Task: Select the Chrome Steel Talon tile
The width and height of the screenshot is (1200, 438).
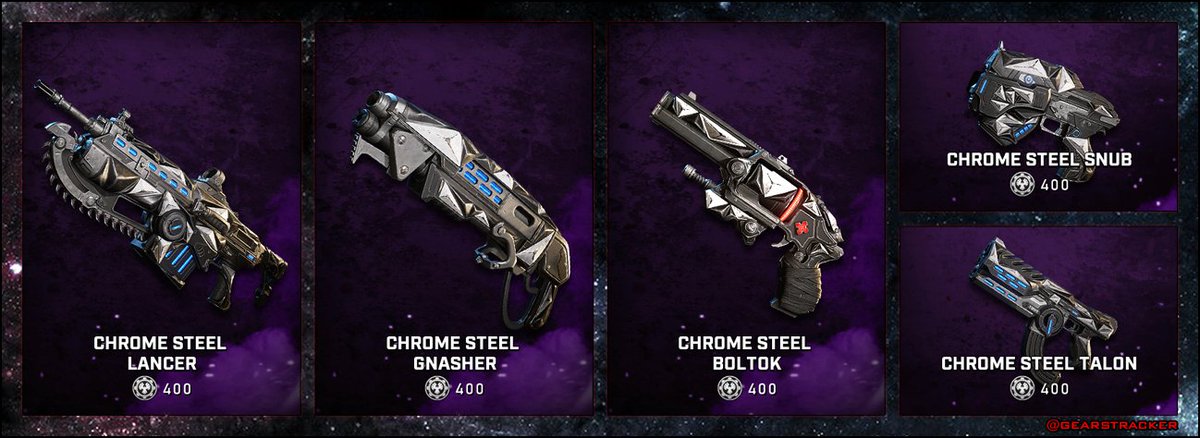Action: coord(1038,320)
